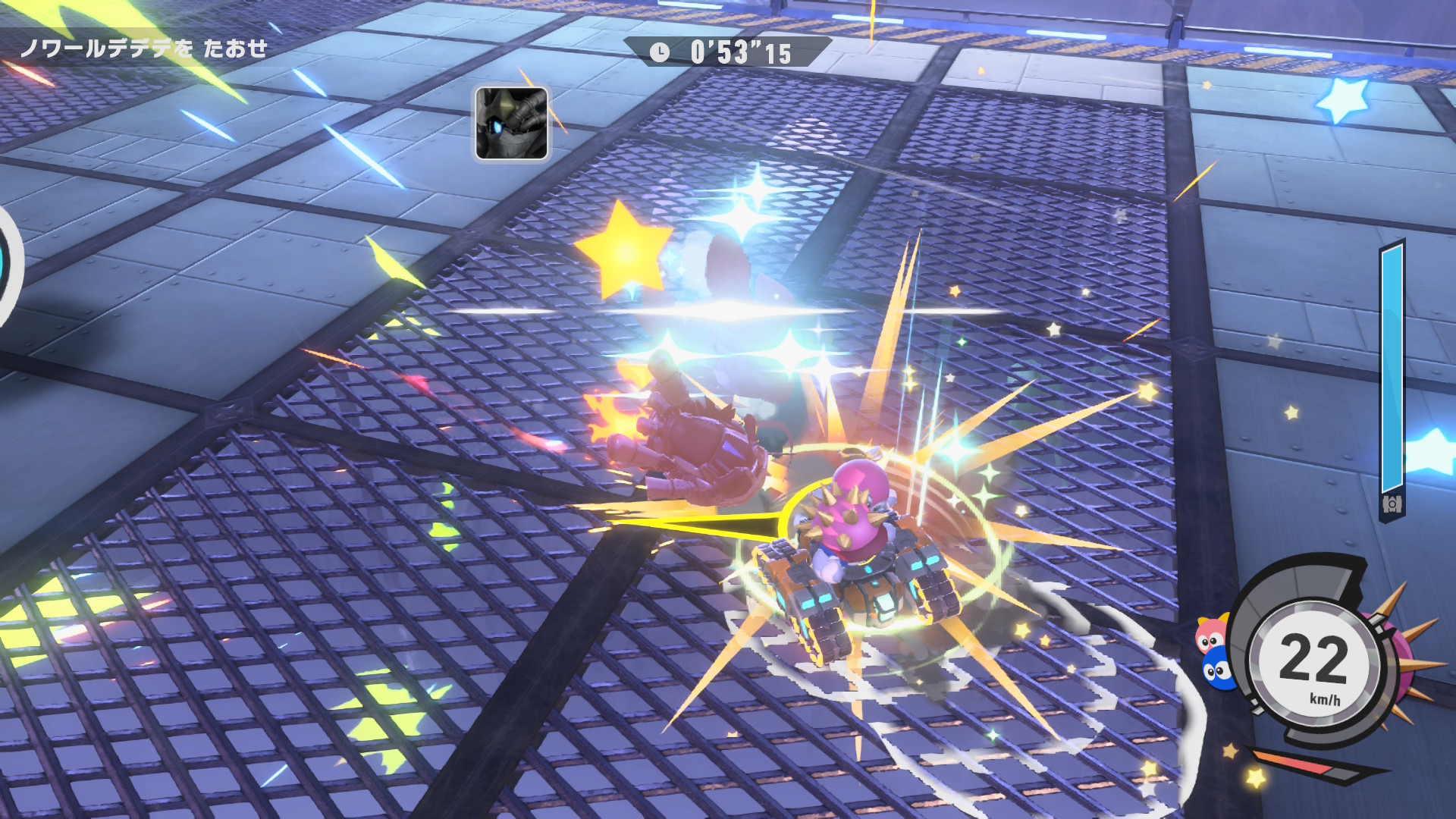Click the Noir Dedede boss portrait icon
Viewport: 1456px width, 819px height.
coord(511,124)
